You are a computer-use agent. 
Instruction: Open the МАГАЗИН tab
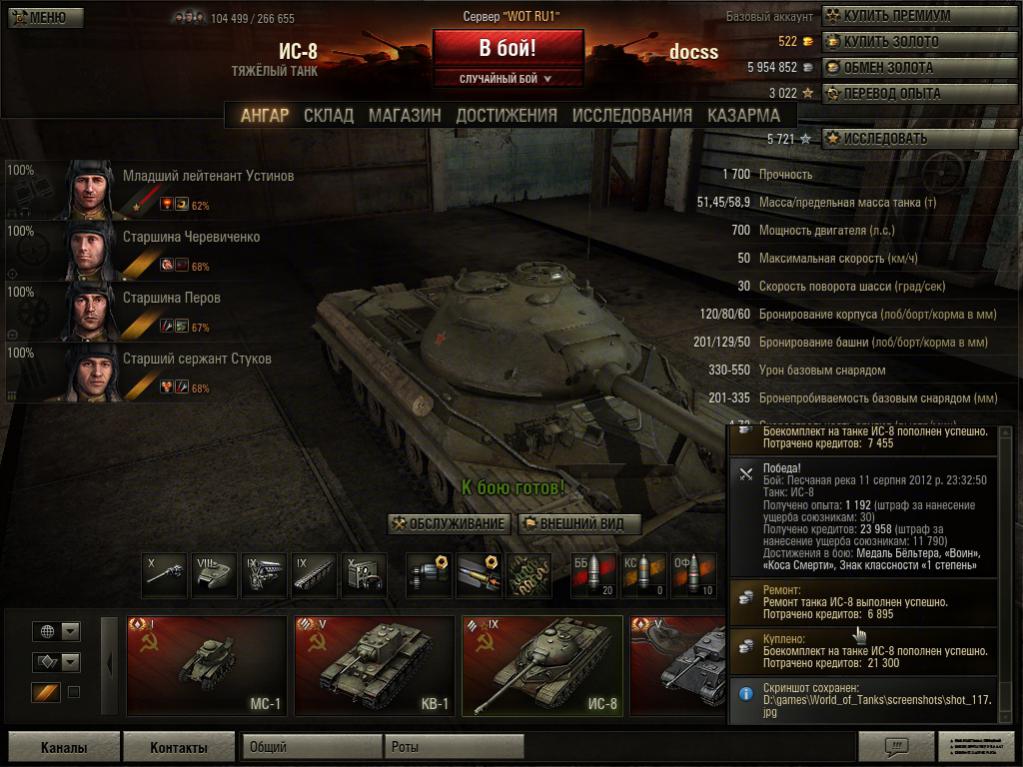(x=404, y=115)
